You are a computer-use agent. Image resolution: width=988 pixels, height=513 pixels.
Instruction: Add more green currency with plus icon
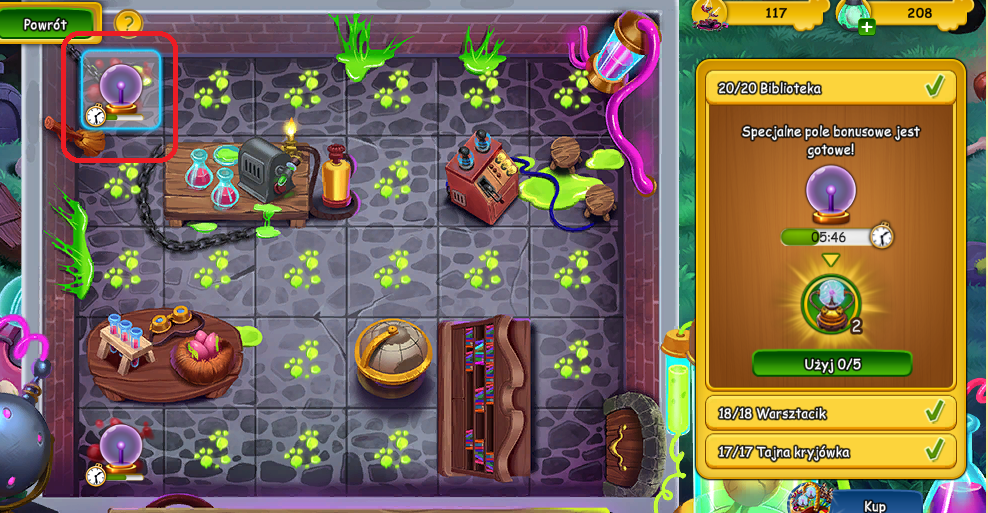pyautogui.click(x=867, y=26)
